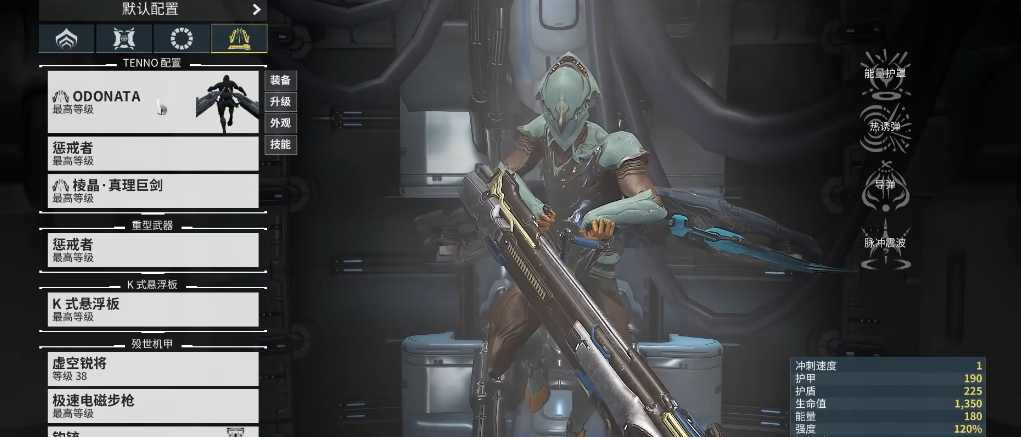Select the 极速电磁步枪 weapon slot
The height and width of the screenshot is (437, 1021).
pos(153,405)
